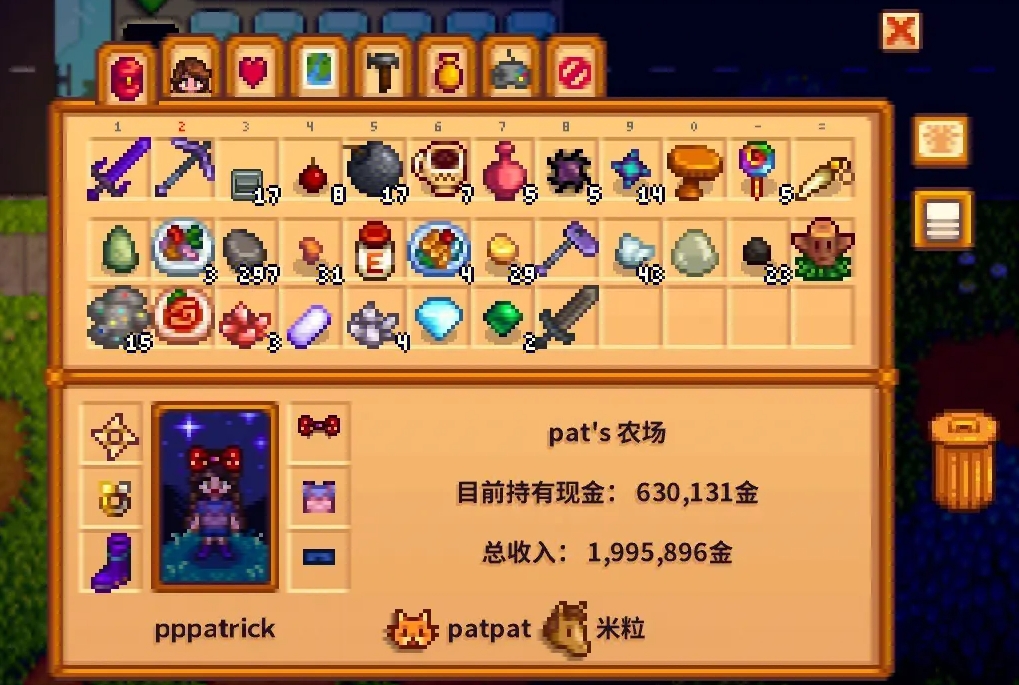This screenshot has height=685, width=1019.
Task: Select the purple Galaxy Sword slot
Action: pos(119,168)
